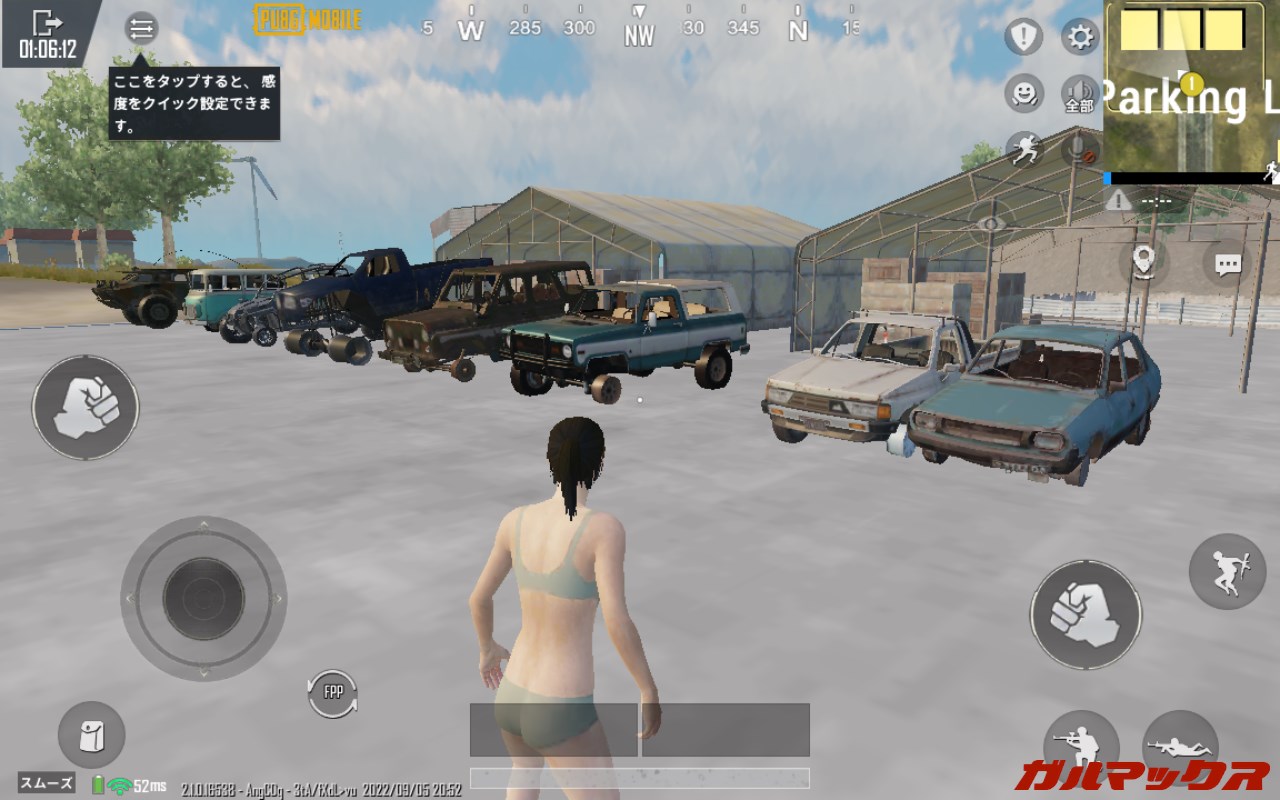This screenshot has width=1280, height=800.
Task: Tap the running backpack auto-pickup icon
Action: coord(1023,150)
